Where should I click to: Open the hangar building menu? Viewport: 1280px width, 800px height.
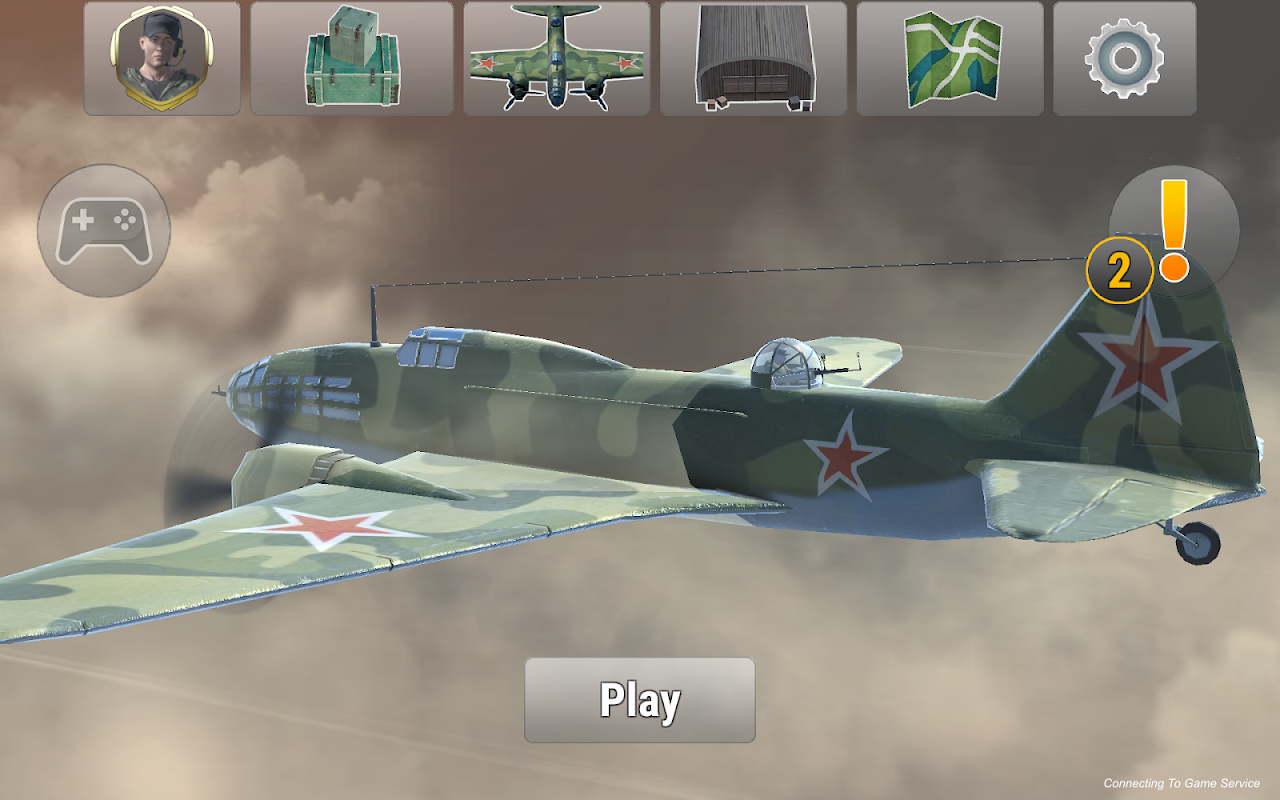(x=753, y=58)
